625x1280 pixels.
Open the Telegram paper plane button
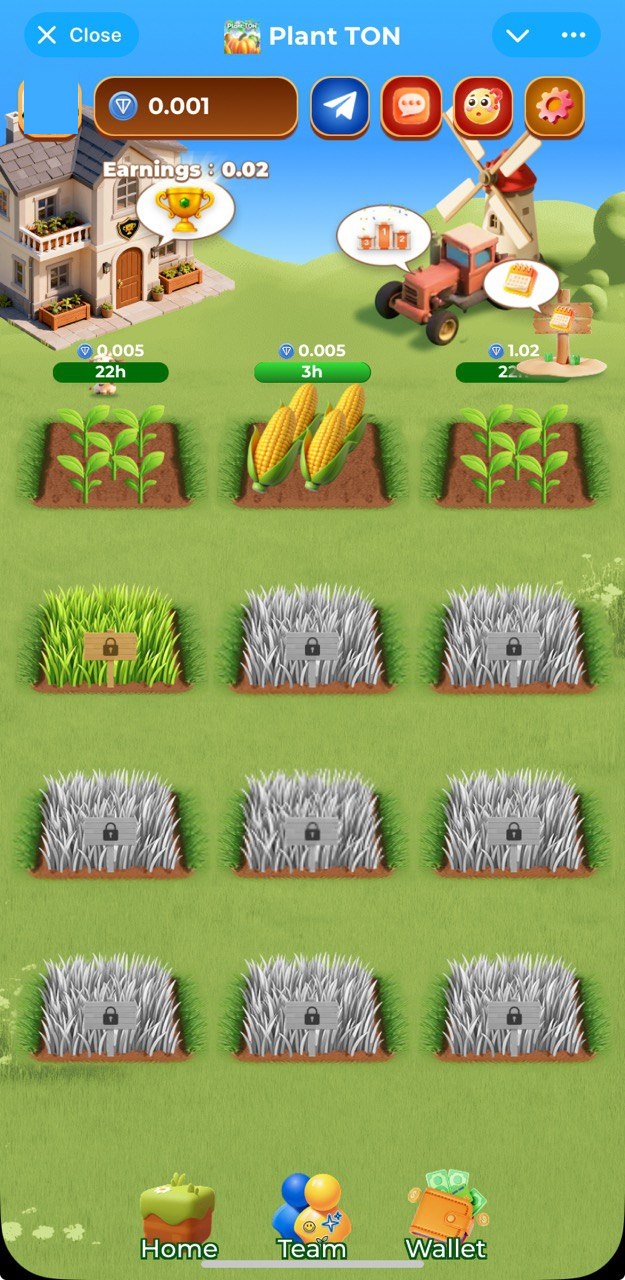(x=340, y=107)
